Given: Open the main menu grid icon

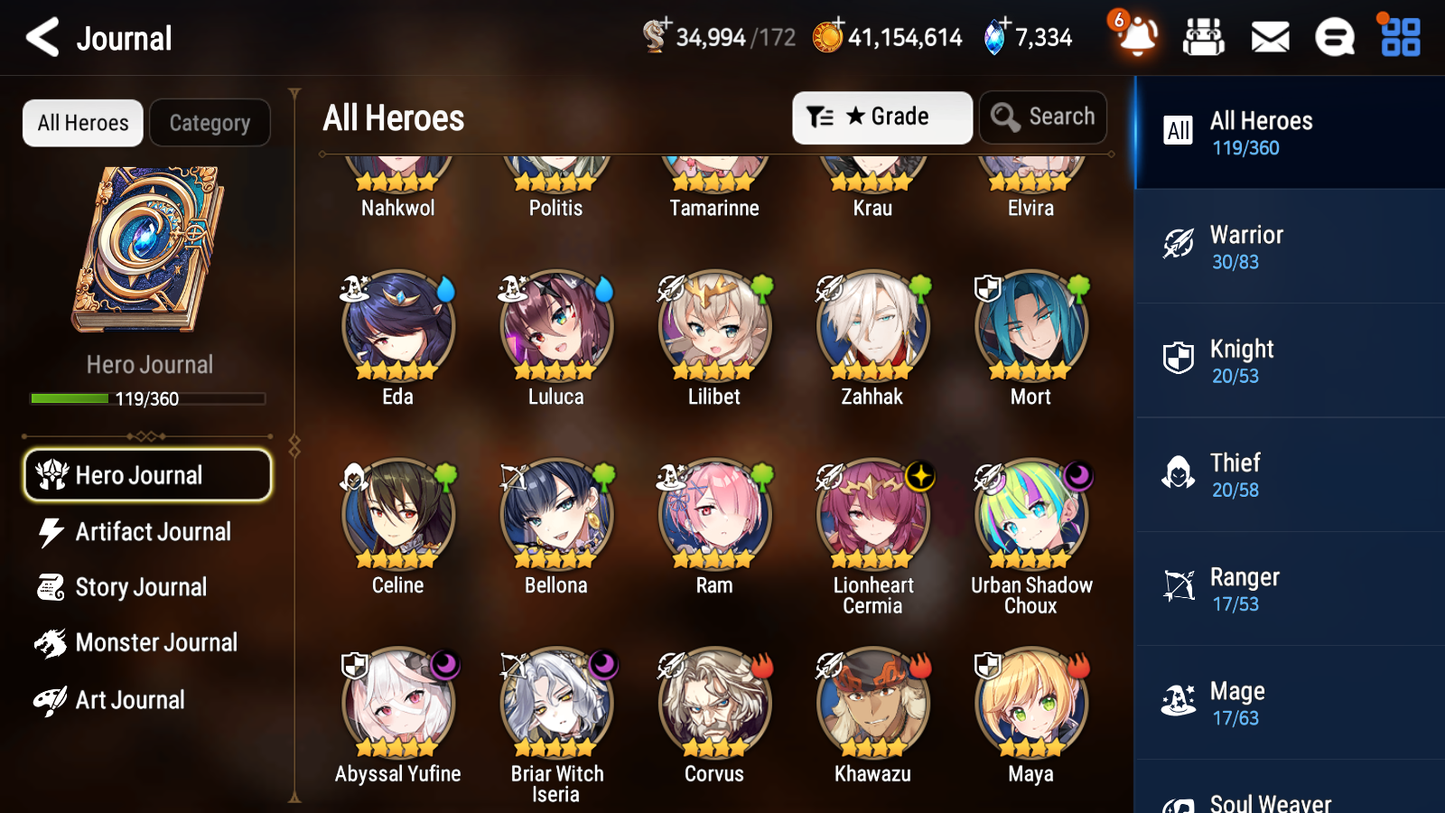Looking at the screenshot, I should coord(1399,36).
